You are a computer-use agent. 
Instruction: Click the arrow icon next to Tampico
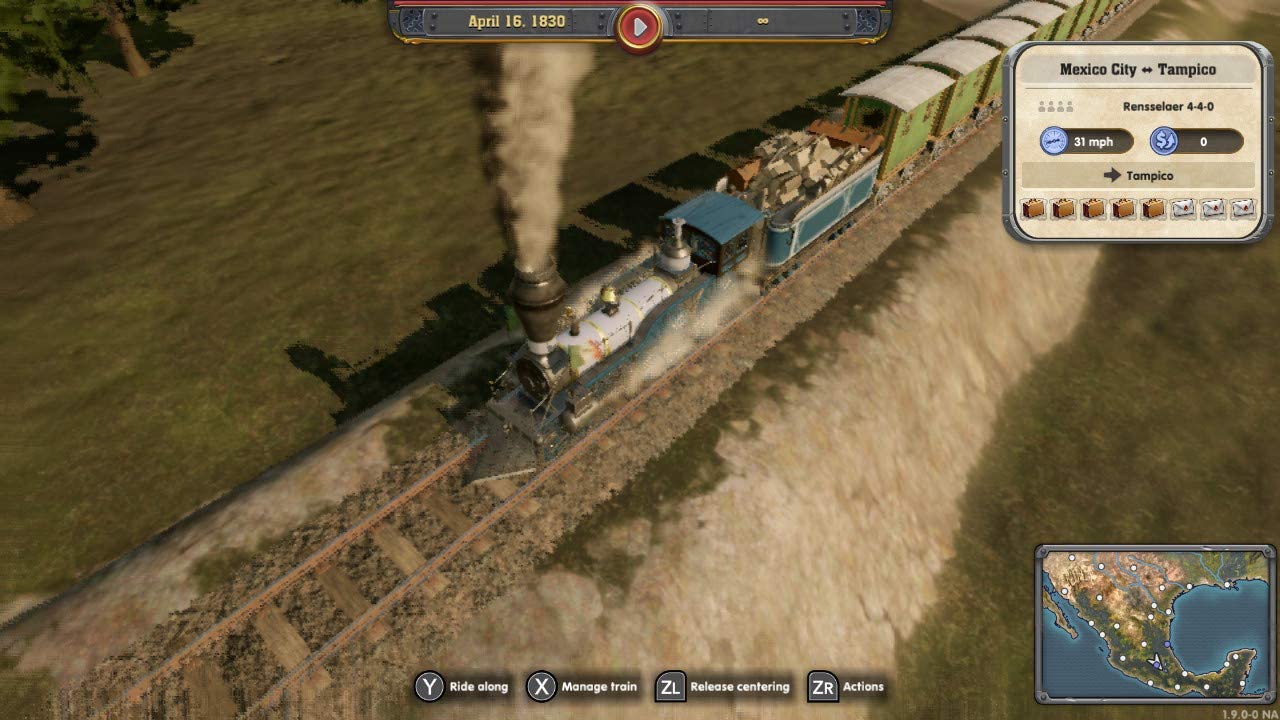1113,175
